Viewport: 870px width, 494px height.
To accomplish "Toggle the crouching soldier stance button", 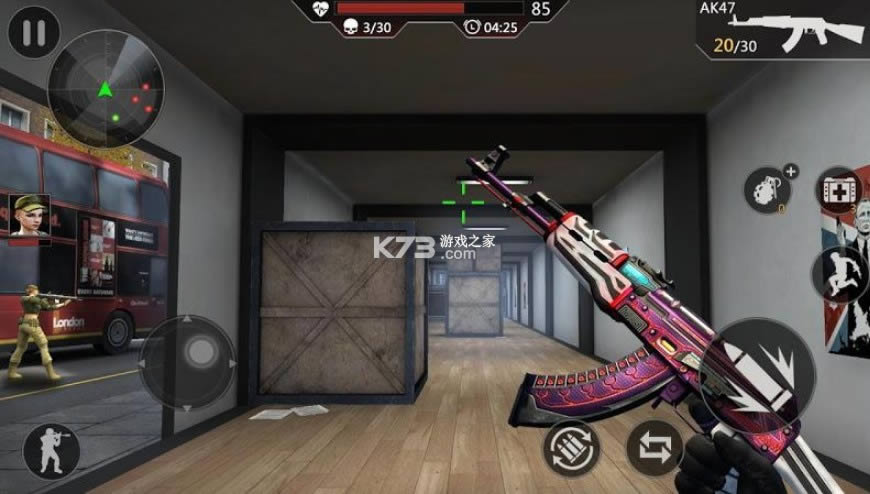I will (52, 453).
